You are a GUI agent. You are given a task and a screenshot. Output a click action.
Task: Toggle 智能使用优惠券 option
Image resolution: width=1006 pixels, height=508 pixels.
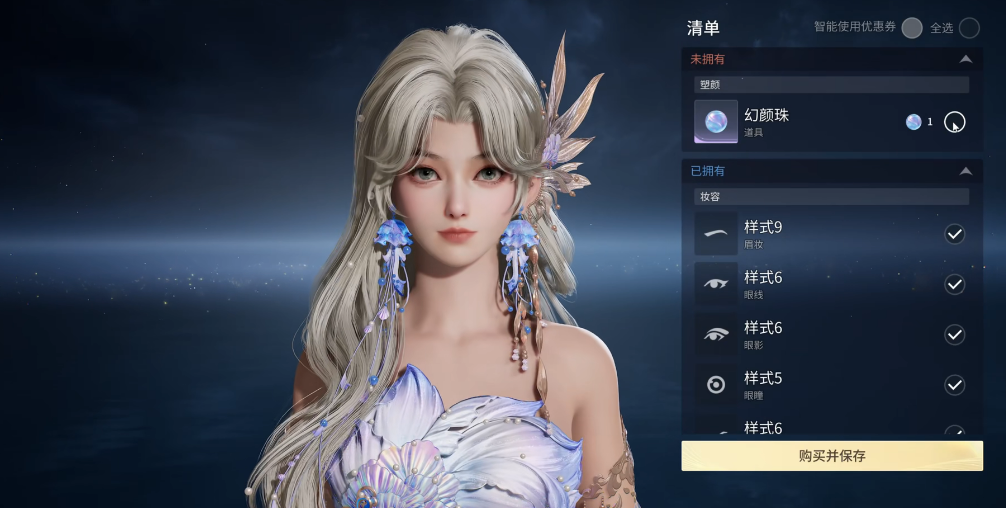click(911, 28)
